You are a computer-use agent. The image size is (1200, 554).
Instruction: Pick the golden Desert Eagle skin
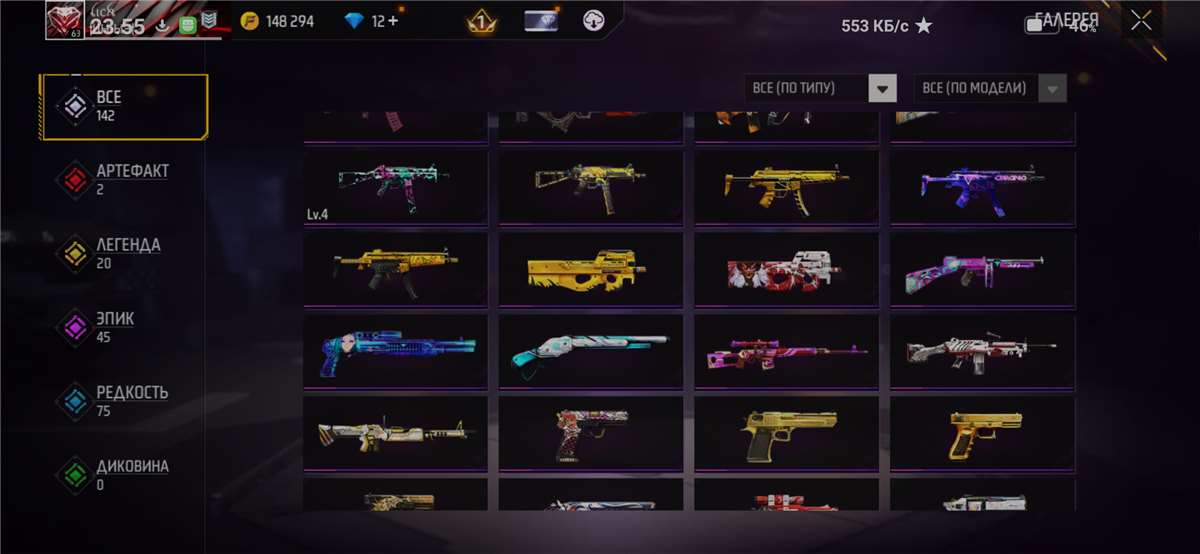[786, 432]
